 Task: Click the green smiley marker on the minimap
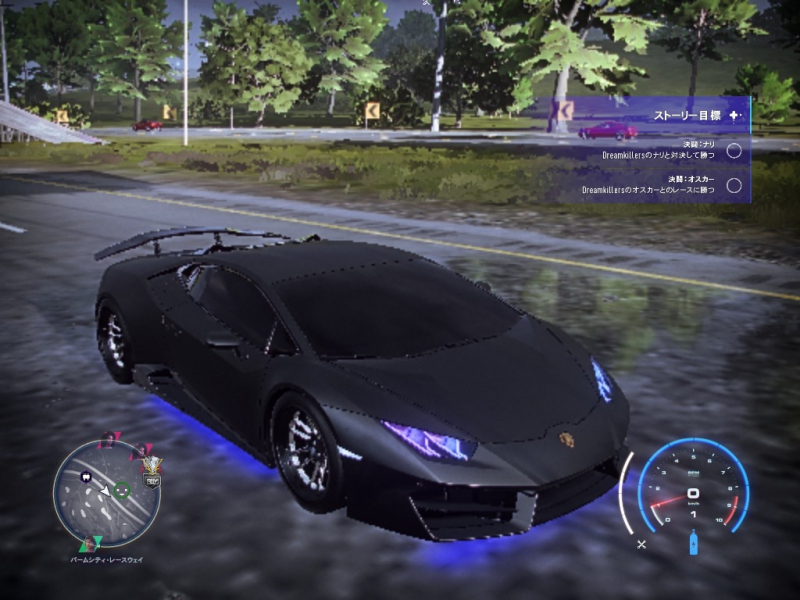coord(122,490)
